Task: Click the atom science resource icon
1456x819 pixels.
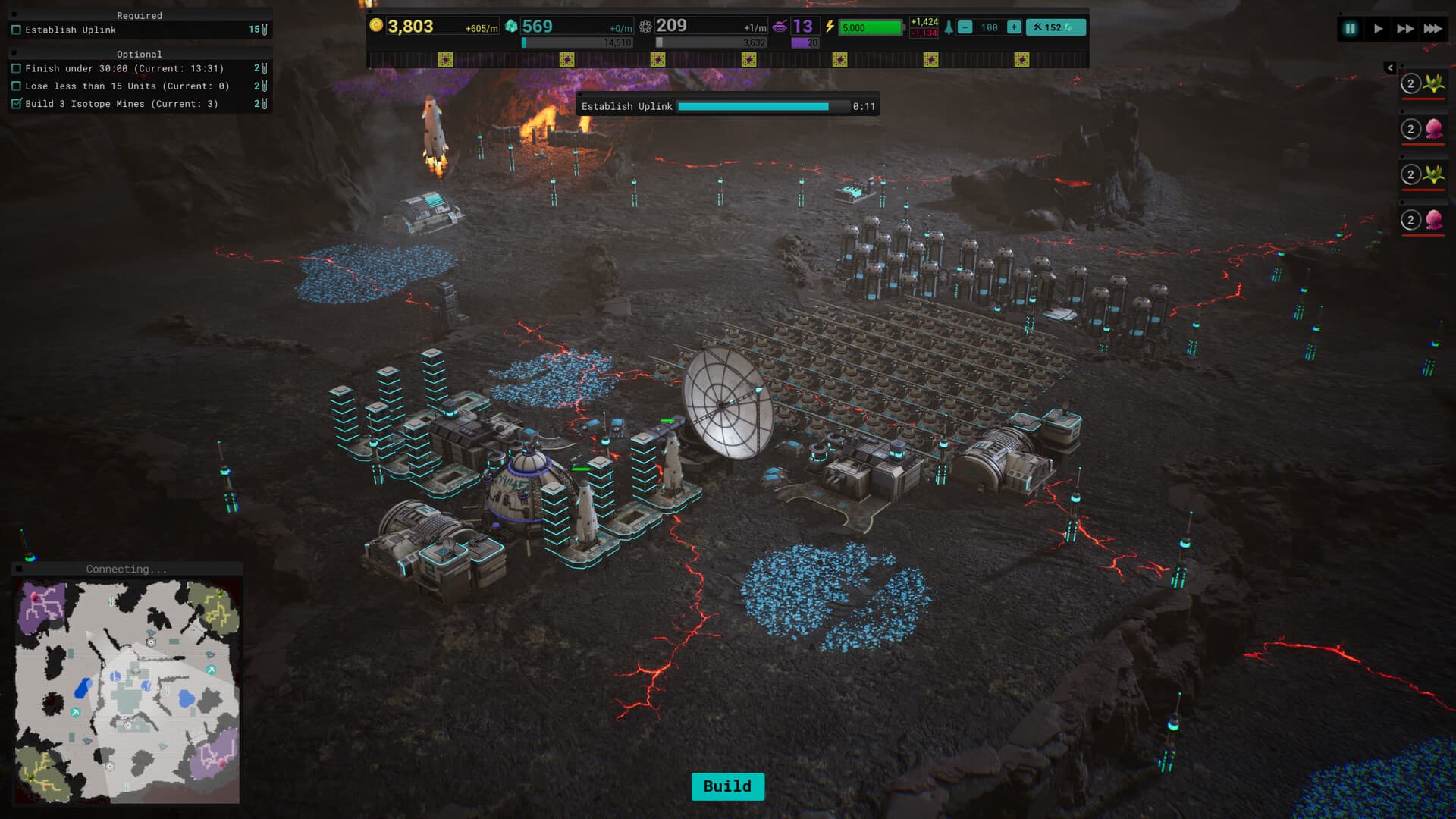Action: (645, 25)
